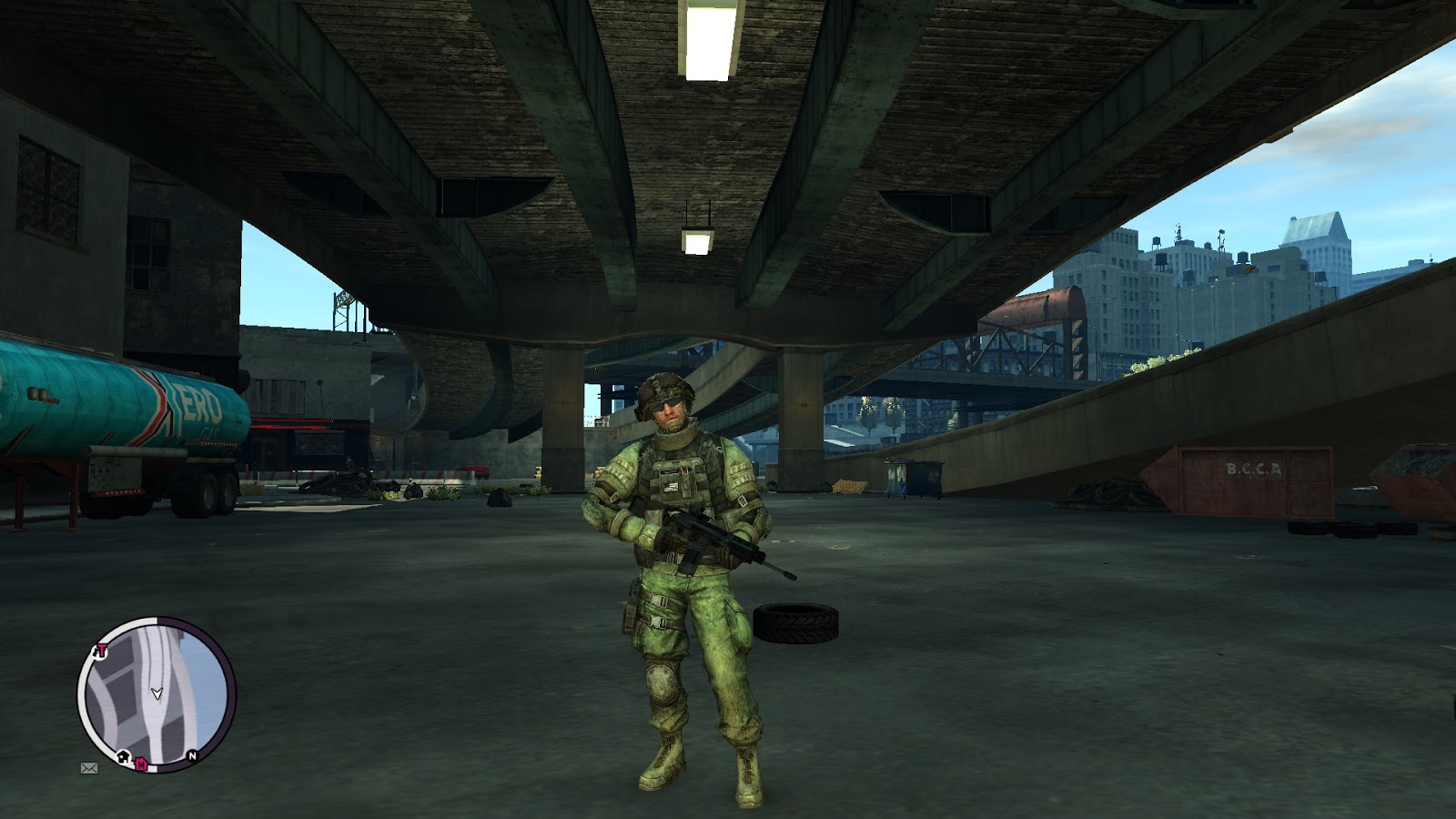This screenshot has height=819, width=1456.
Task: Select the pink T blip on the radar
Action: tap(100, 651)
